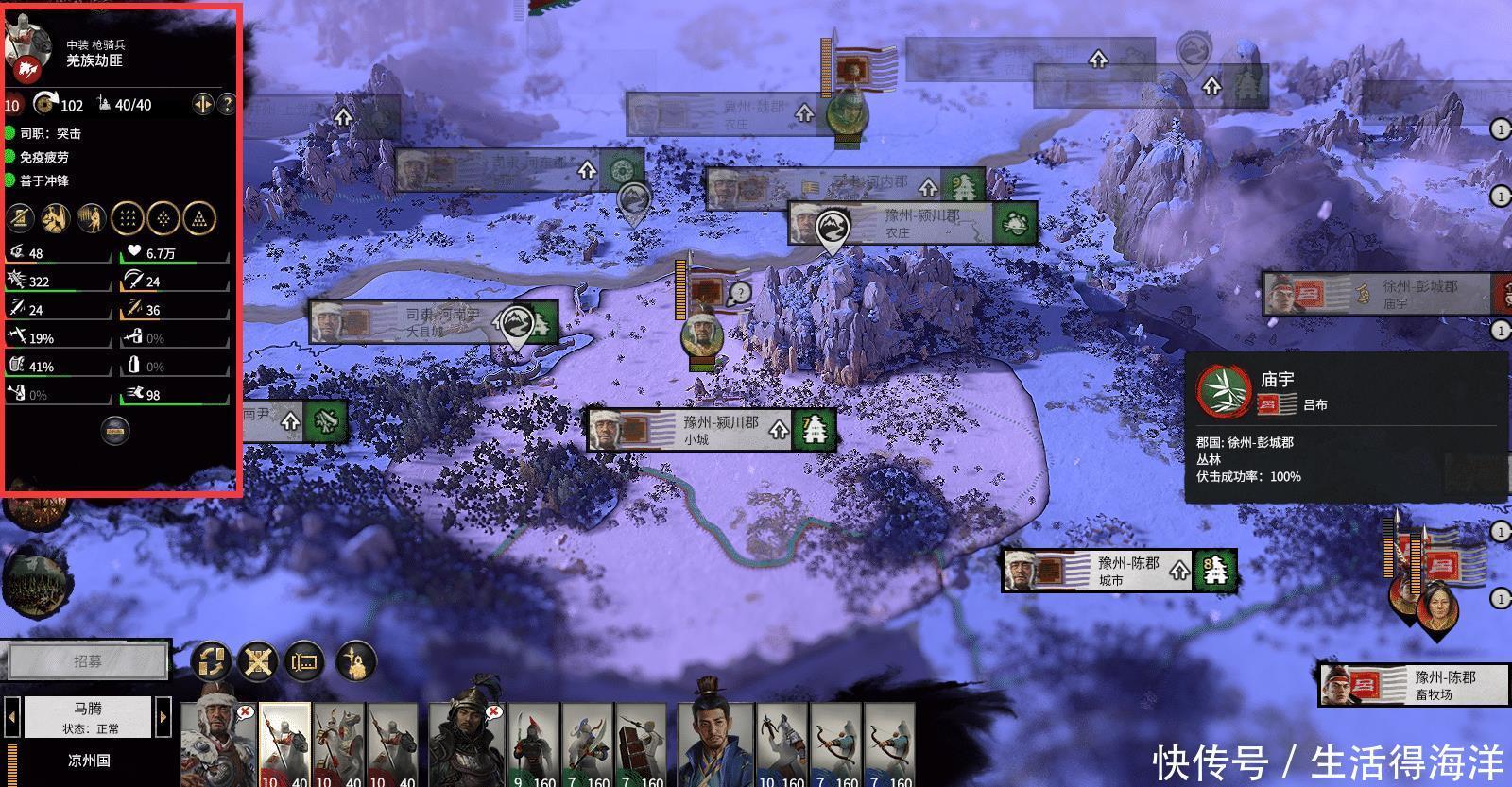The height and width of the screenshot is (787, 1512).
Task: Click the round button below unit stats
Action: click(114, 431)
